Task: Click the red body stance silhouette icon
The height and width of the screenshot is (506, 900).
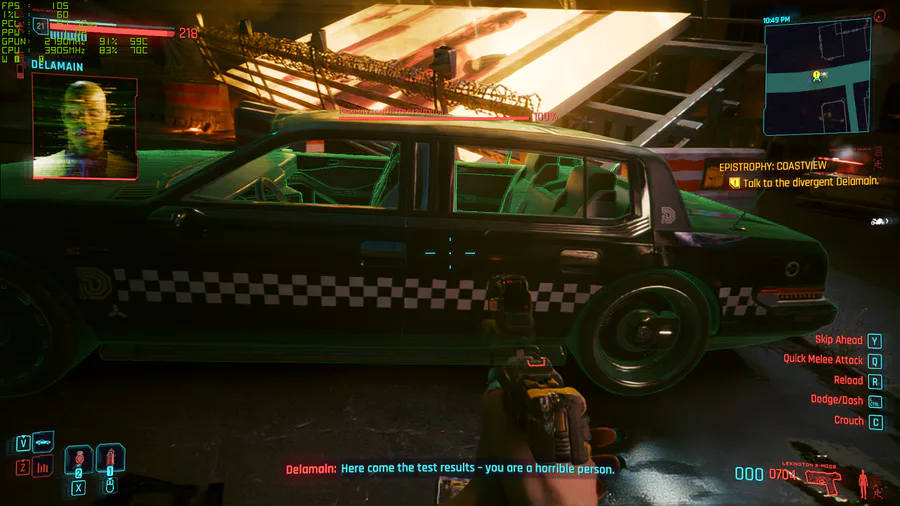Action: tap(863, 485)
